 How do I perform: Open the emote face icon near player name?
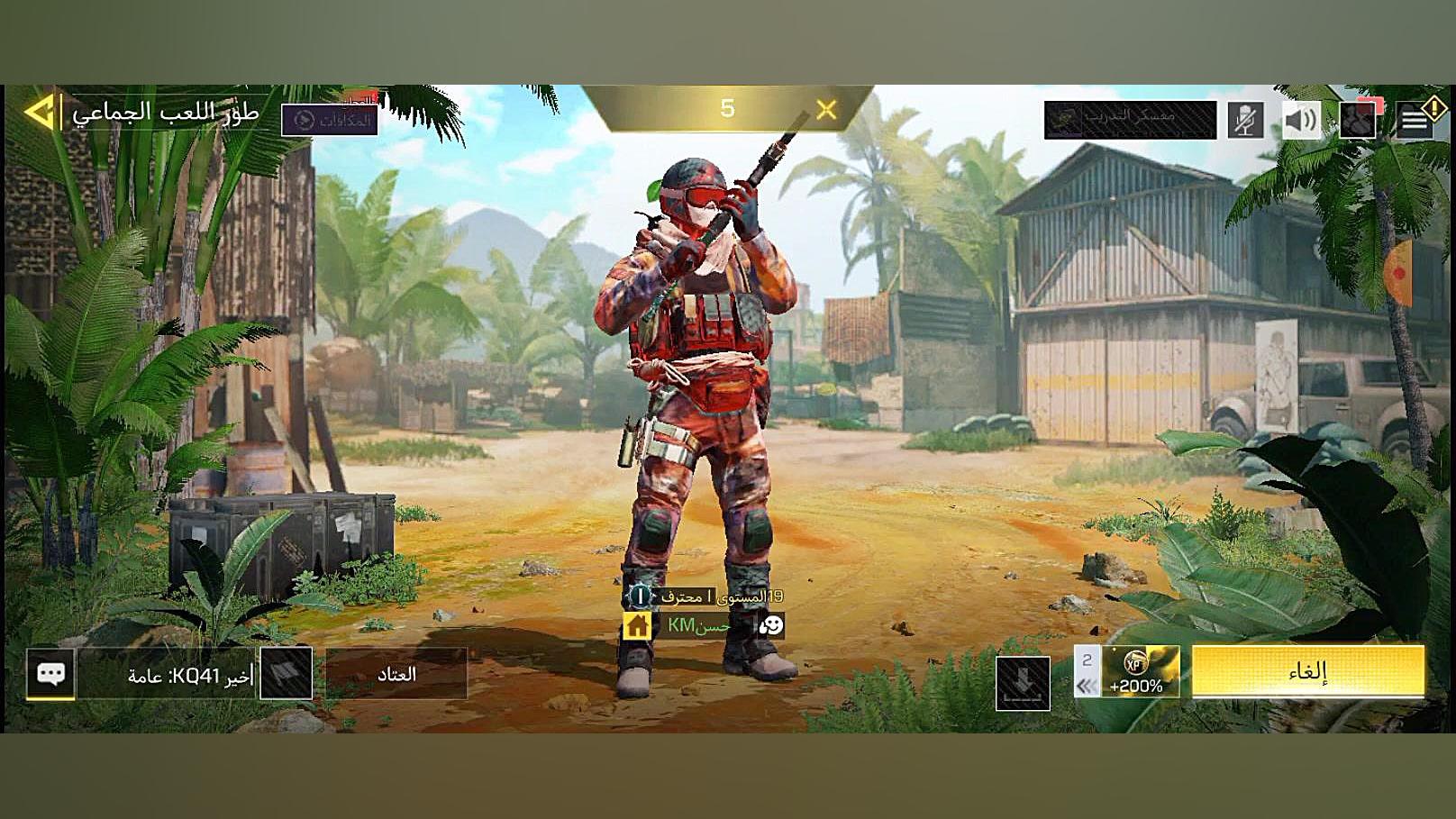pyautogui.click(x=770, y=625)
